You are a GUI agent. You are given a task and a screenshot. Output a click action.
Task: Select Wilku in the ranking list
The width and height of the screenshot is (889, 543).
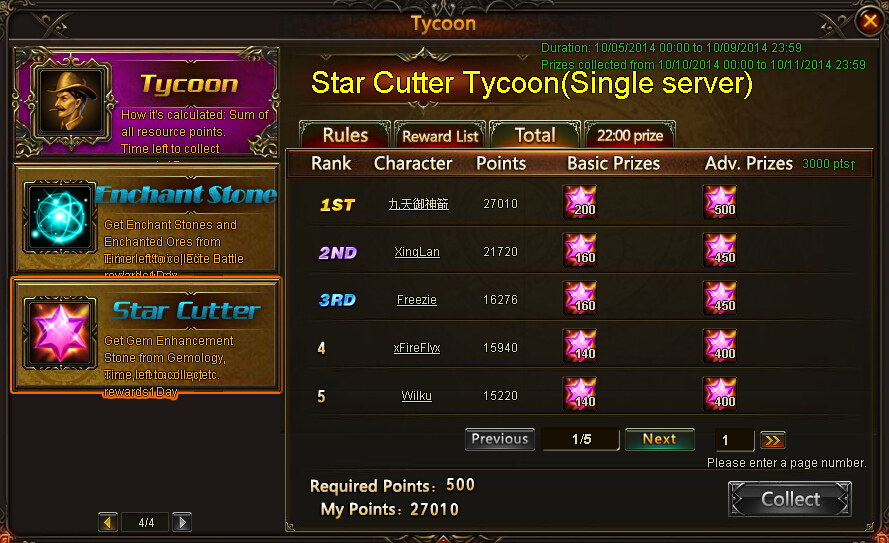pyautogui.click(x=417, y=396)
